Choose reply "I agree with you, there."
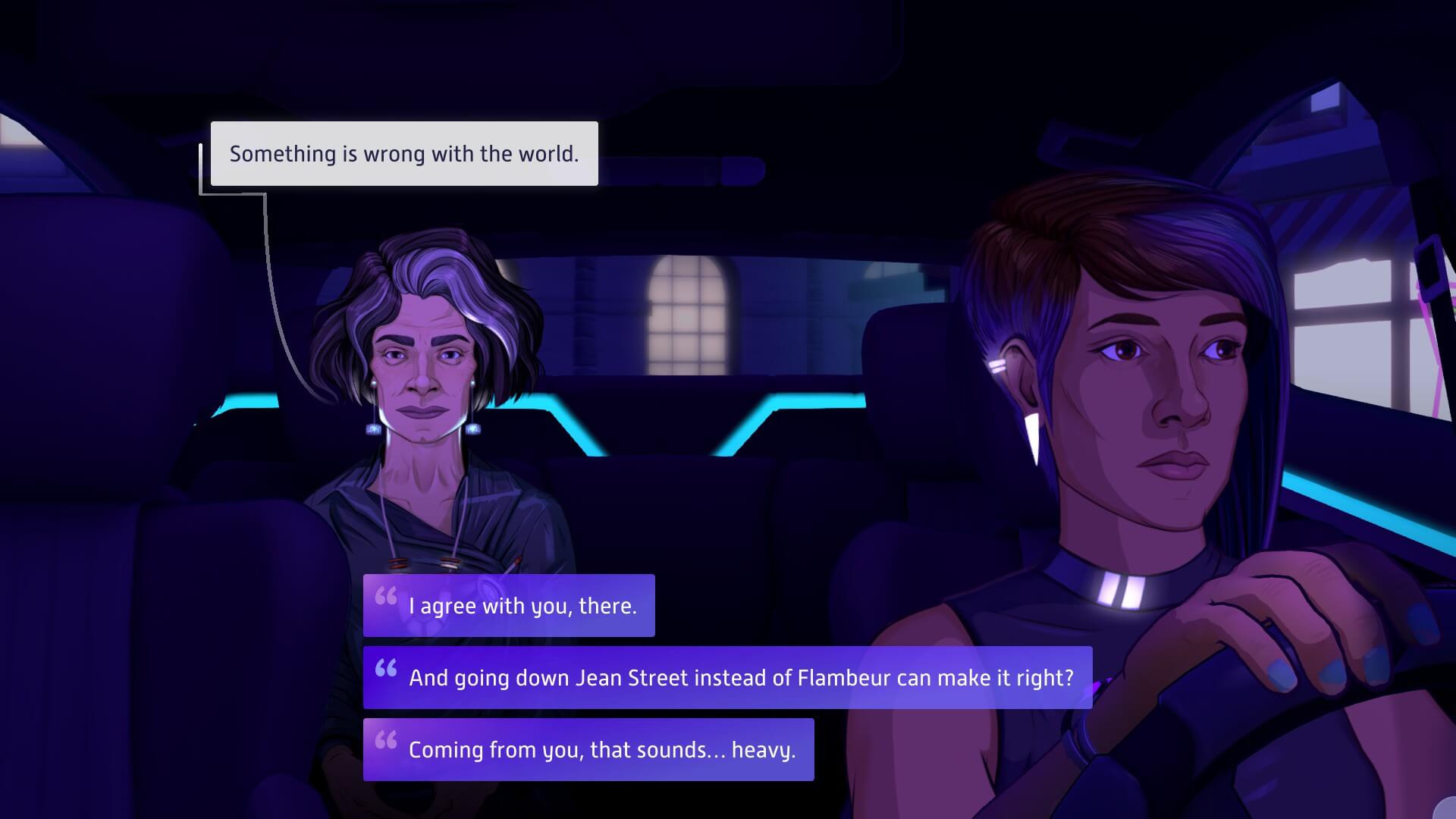Image resolution: width=1456 pixels, height=819 pixels. [x=509, y=605]
